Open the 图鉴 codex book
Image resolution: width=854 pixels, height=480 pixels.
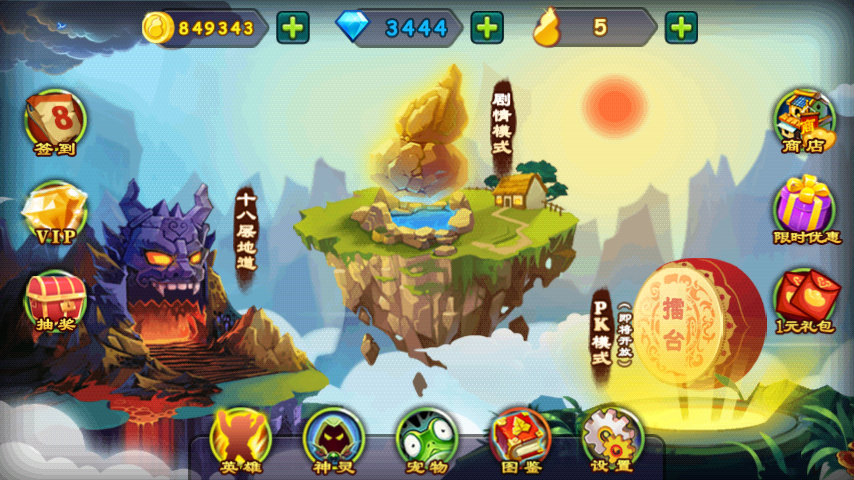[x=519, y=440]
